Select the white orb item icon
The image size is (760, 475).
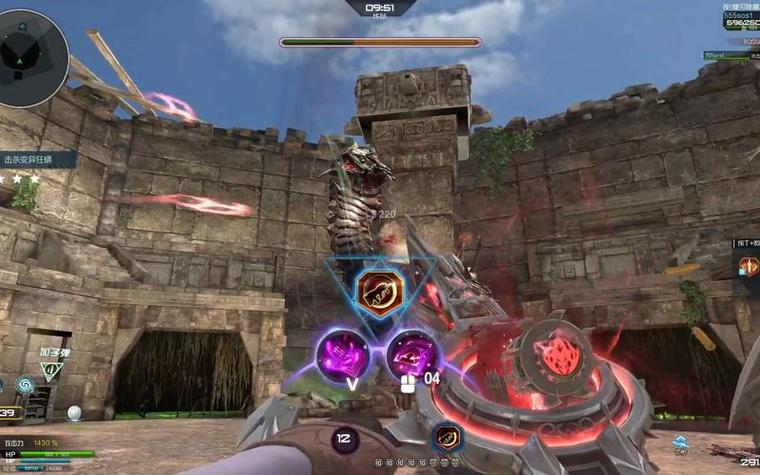(x=74, y=412)
